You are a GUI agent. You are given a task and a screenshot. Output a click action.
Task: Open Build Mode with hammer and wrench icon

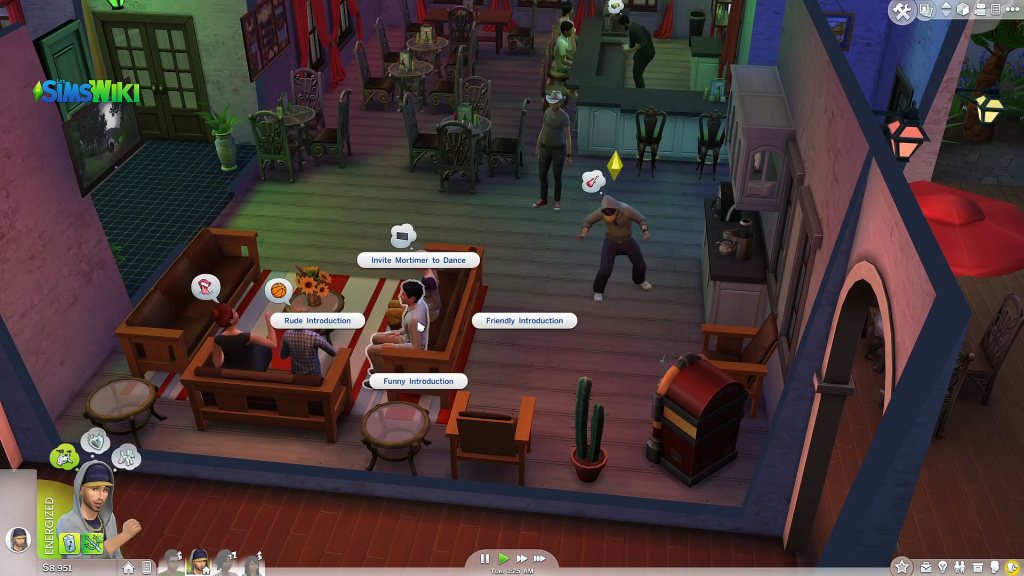click(901, 11)
